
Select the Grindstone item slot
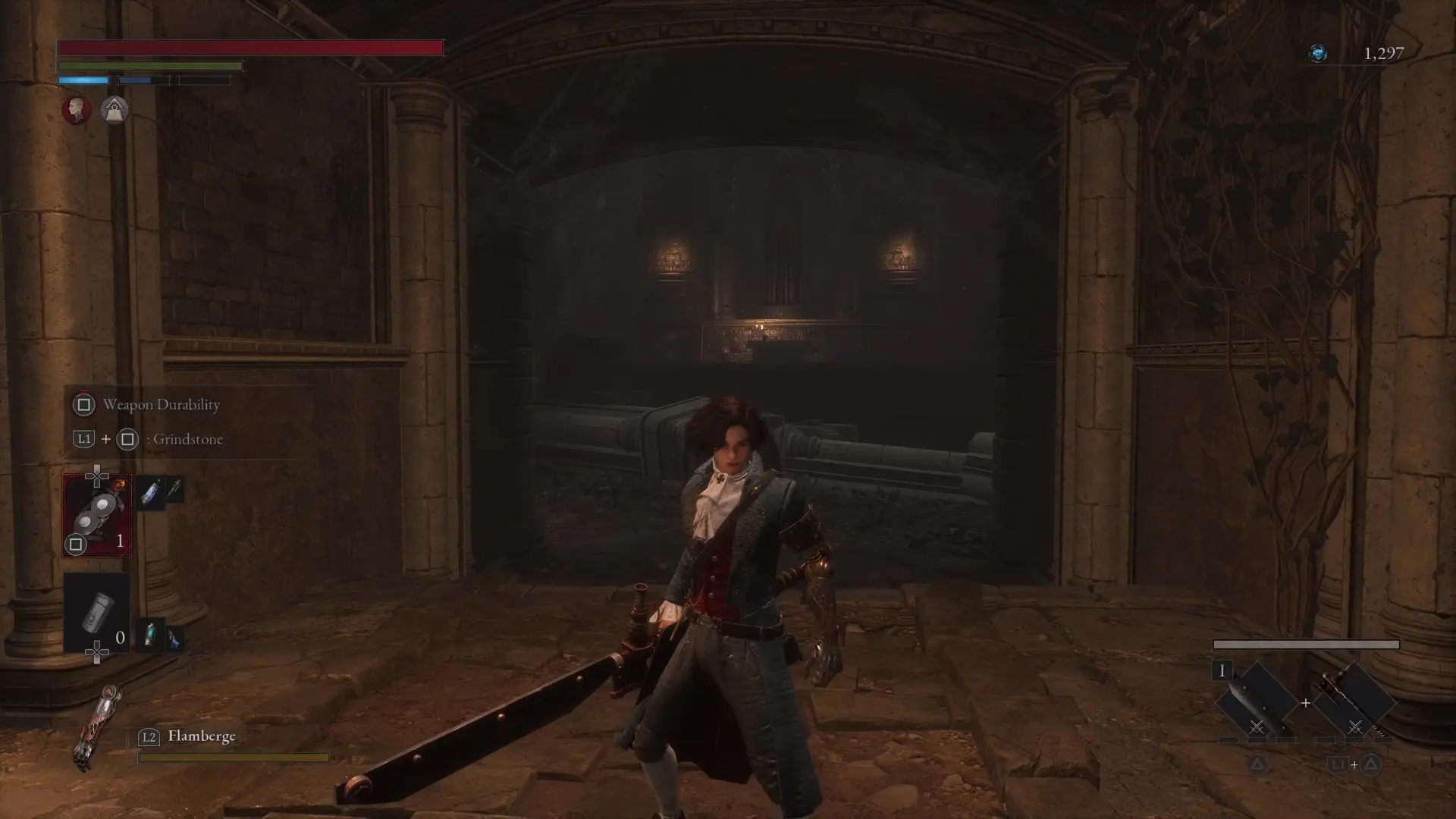pos(97,516)
